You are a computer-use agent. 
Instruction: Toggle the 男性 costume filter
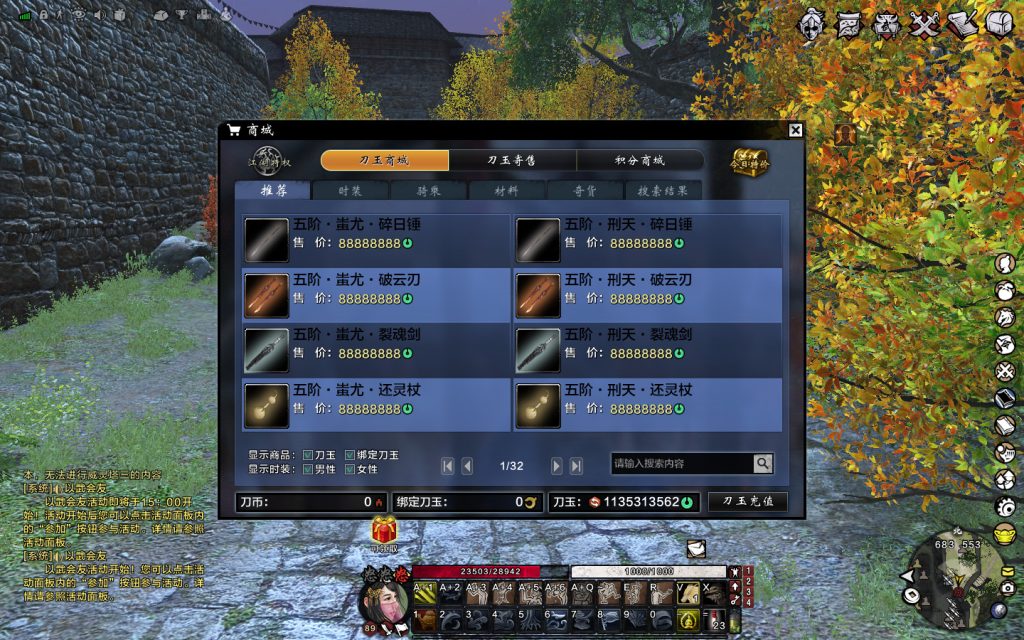(x=308, y=469)
